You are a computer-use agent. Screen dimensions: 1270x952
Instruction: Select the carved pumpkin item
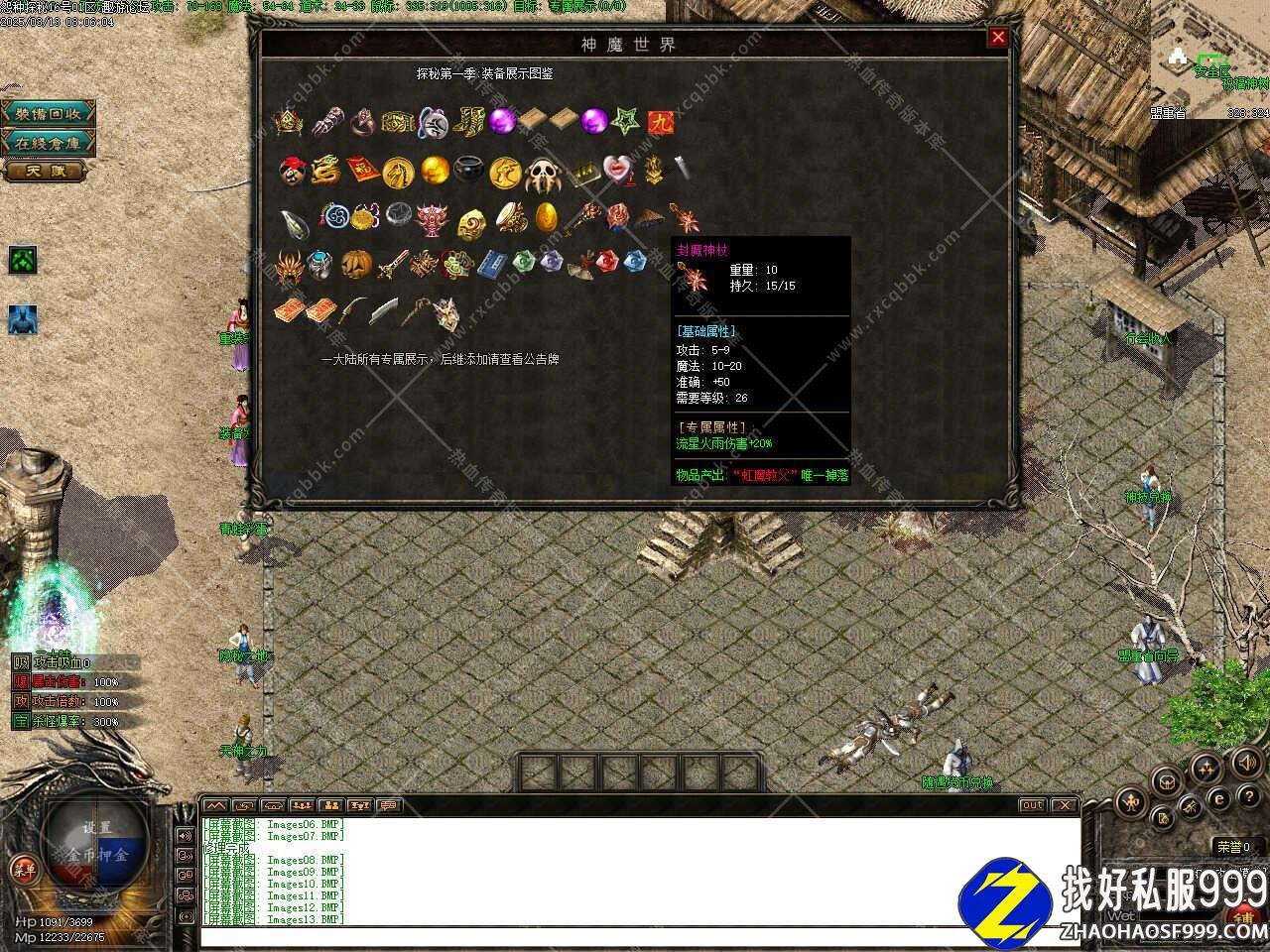point(356,264)
